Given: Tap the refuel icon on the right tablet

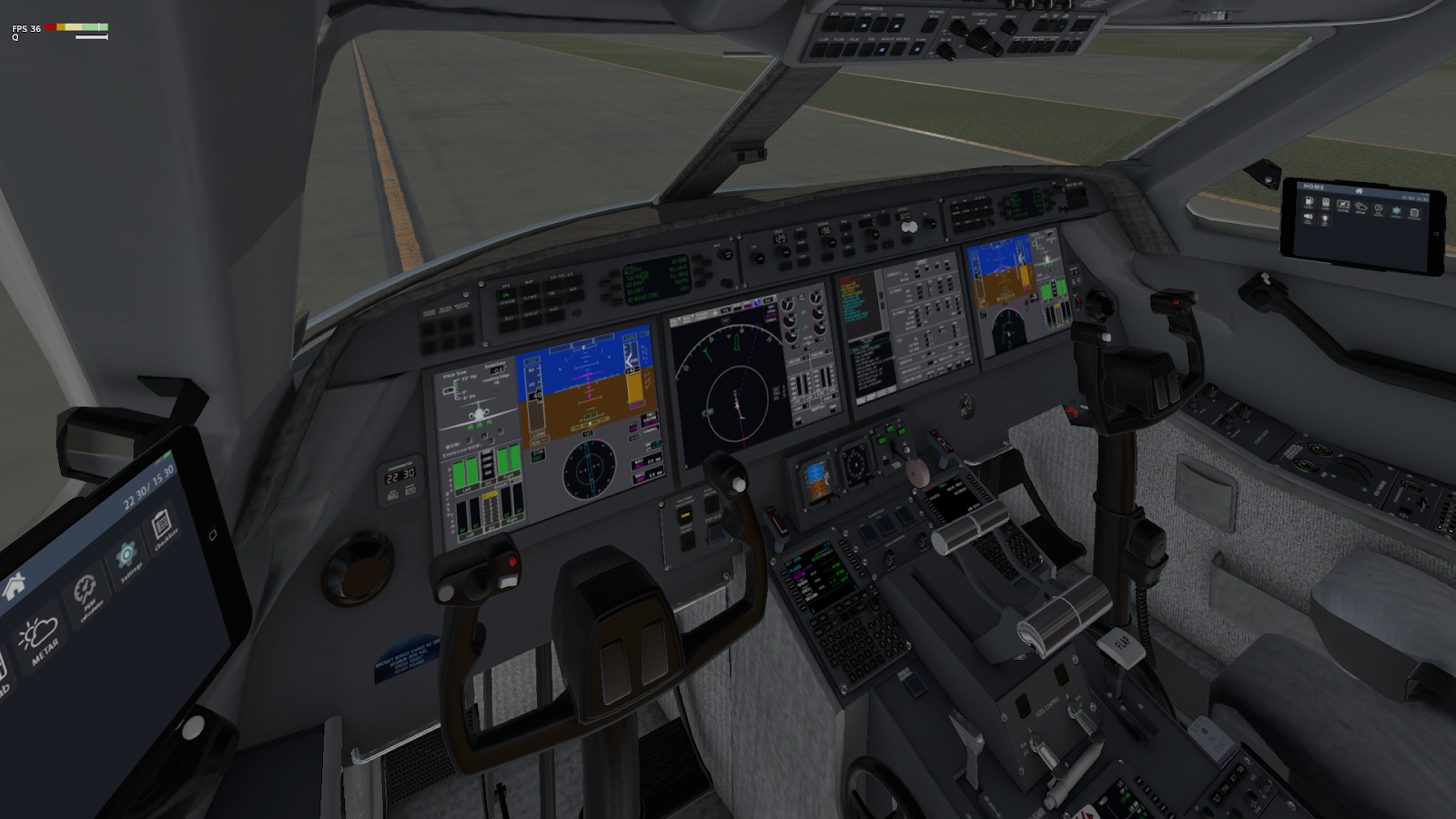Looking at the screenshot, I should [1309, 204].
